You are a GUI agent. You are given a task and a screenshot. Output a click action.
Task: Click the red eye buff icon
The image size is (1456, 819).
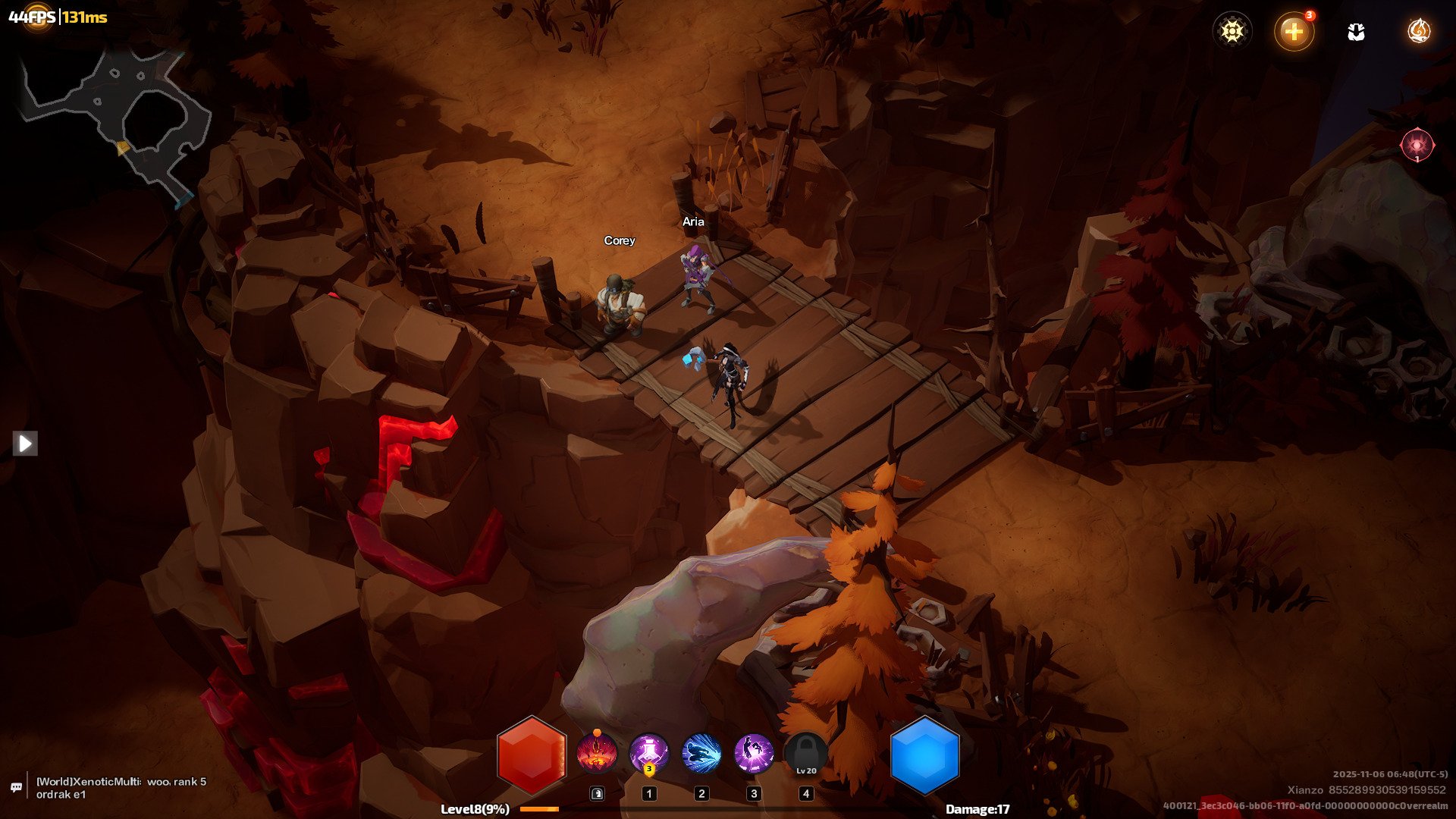[x=1417, y=144]
